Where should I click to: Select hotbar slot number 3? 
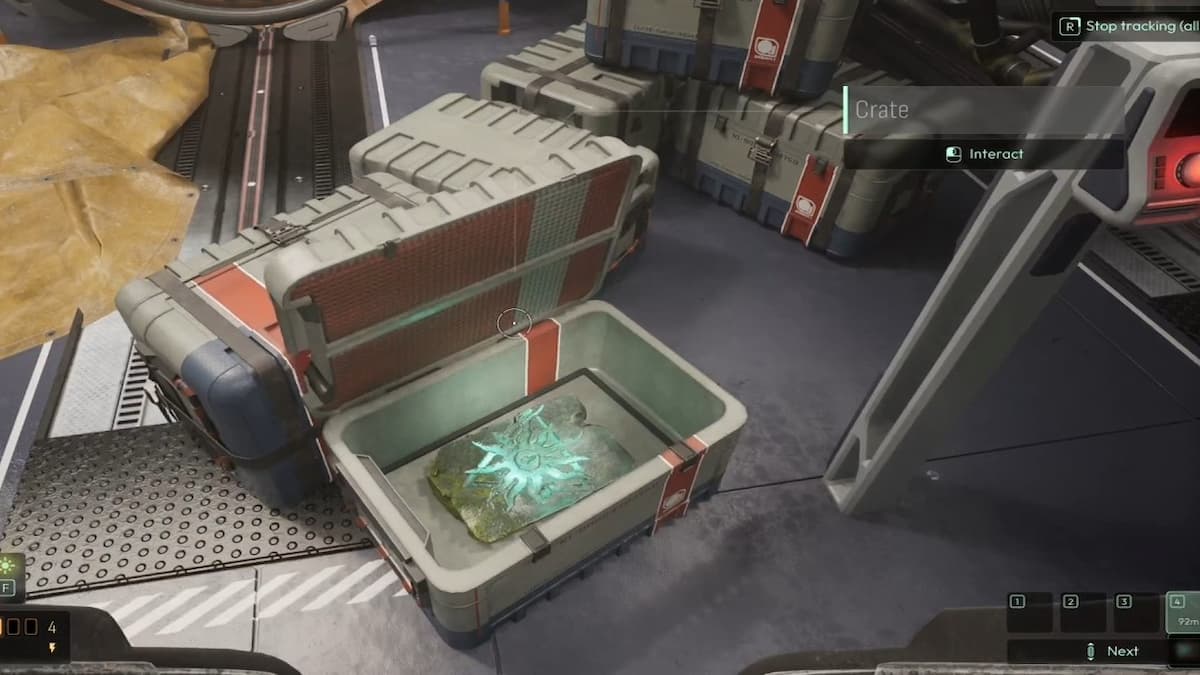pyautogui.click(x=1136, y=612)
